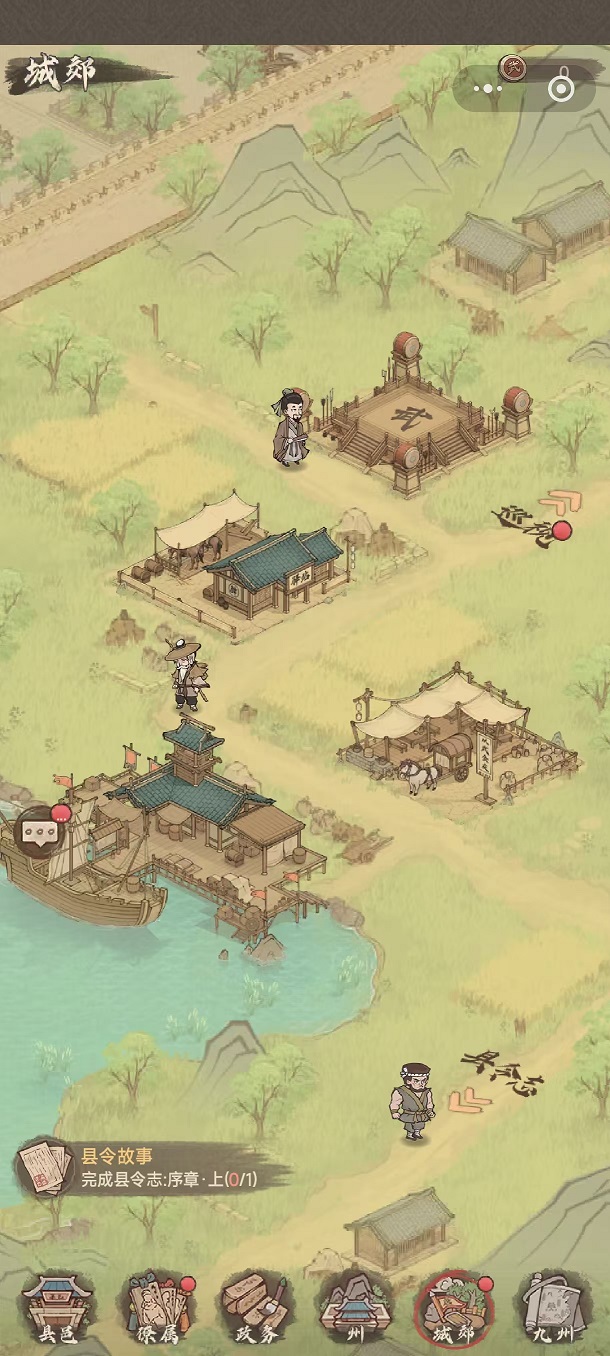Go to the 州 prefecture tab
Image resolution: width=610 pixels, height=1356 pixels.
point(353,1307)
